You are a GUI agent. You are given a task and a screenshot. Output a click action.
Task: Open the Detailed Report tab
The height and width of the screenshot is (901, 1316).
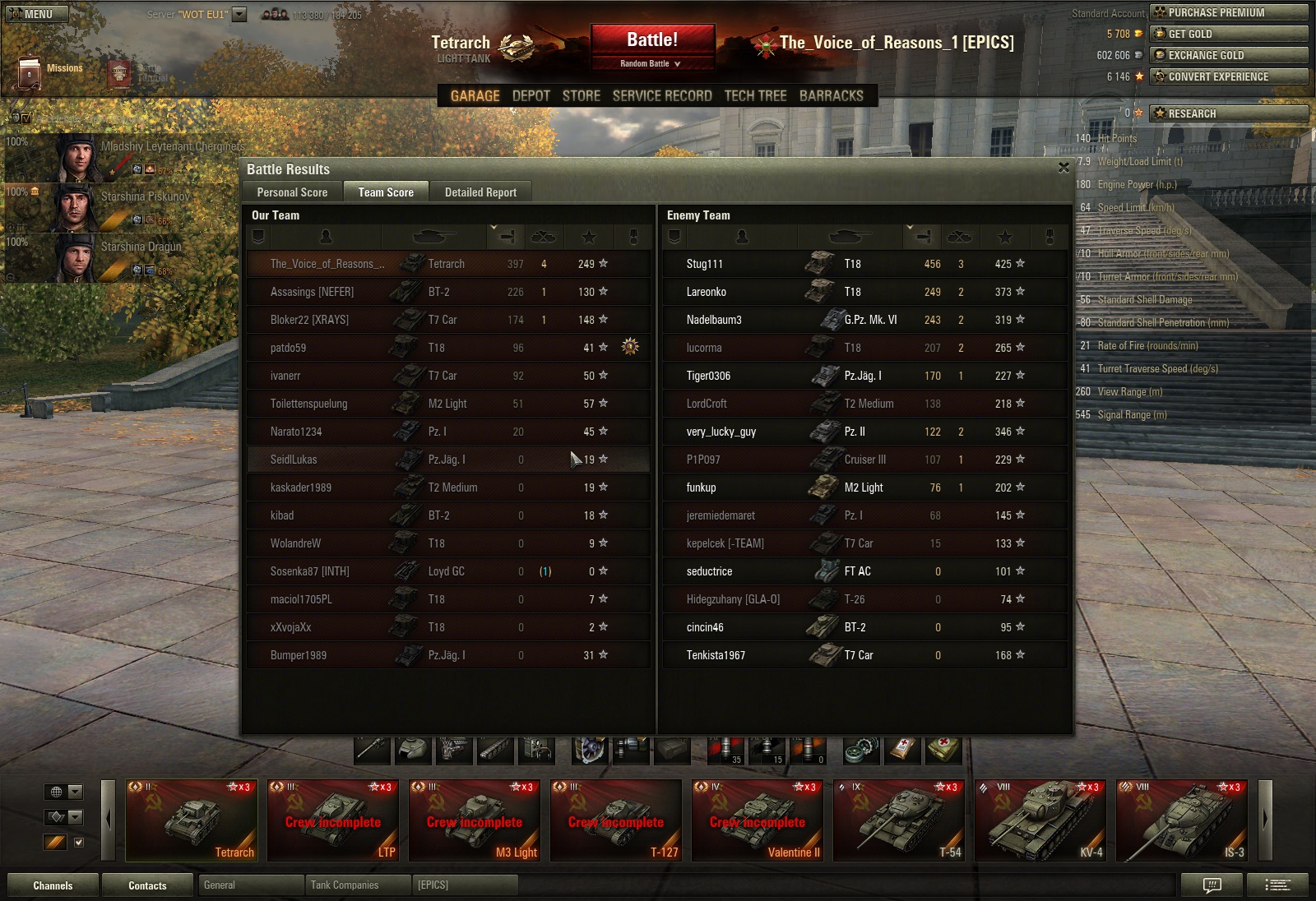point(480,192)
